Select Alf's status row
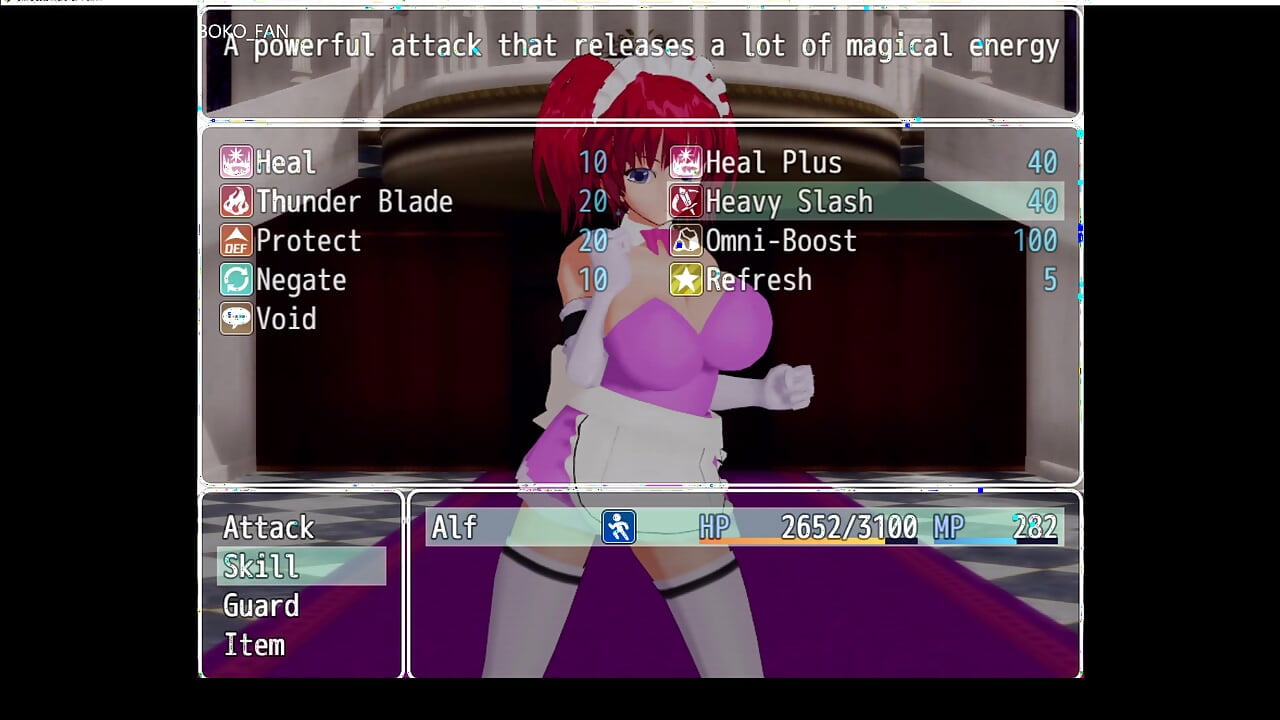 pos(744,527)
